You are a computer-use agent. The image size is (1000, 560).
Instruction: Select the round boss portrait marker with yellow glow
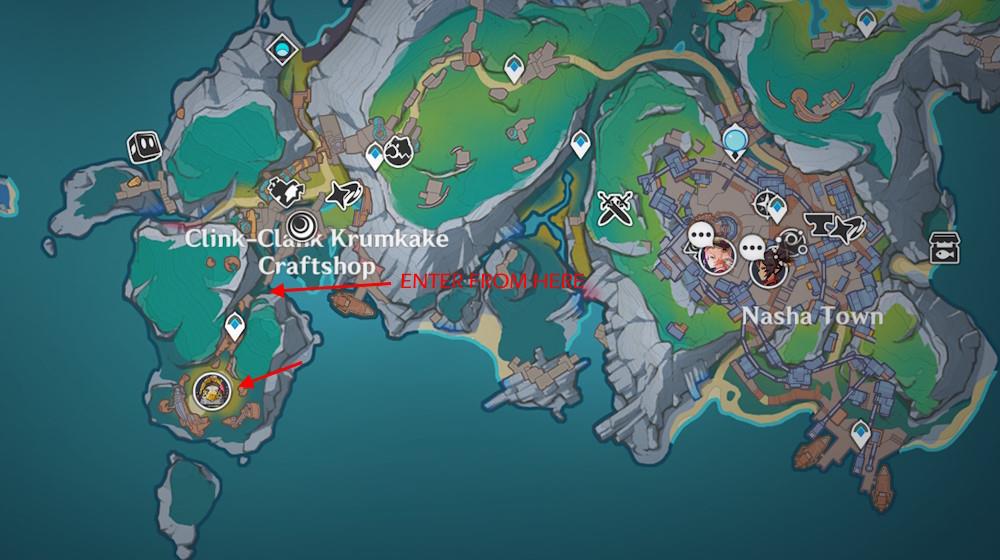point(213,390)
